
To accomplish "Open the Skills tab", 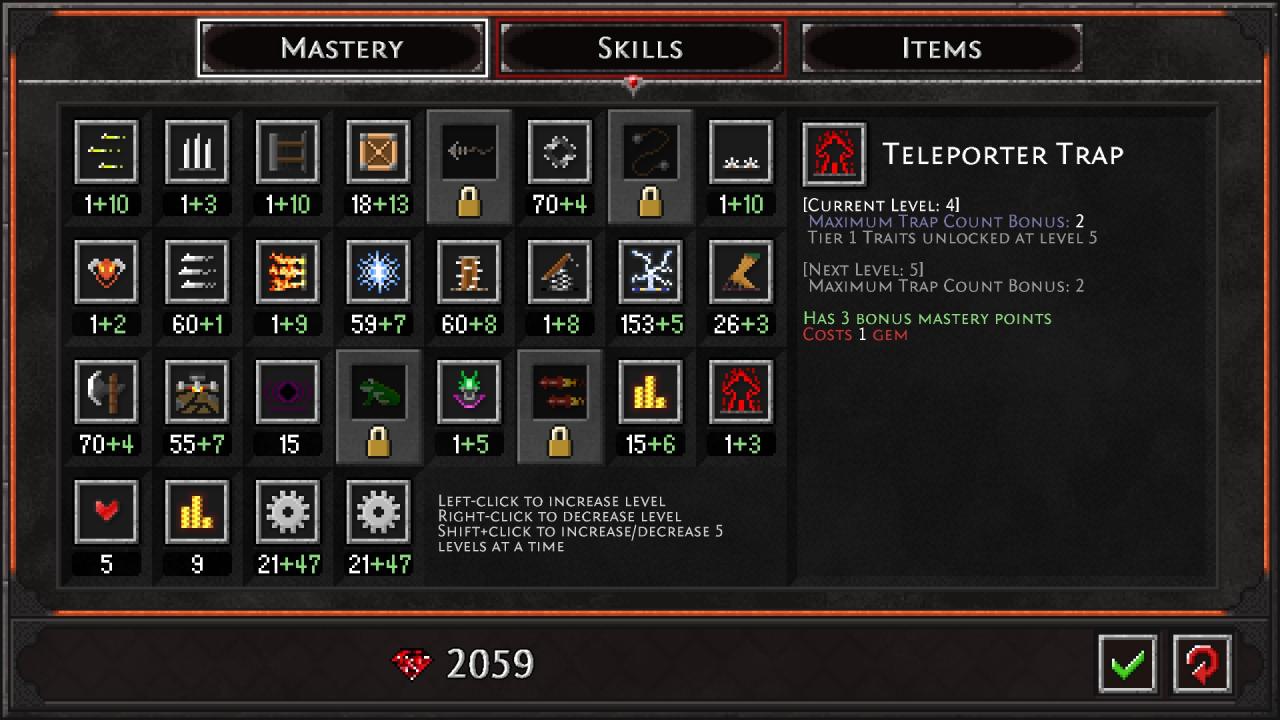I will (640, 48).
